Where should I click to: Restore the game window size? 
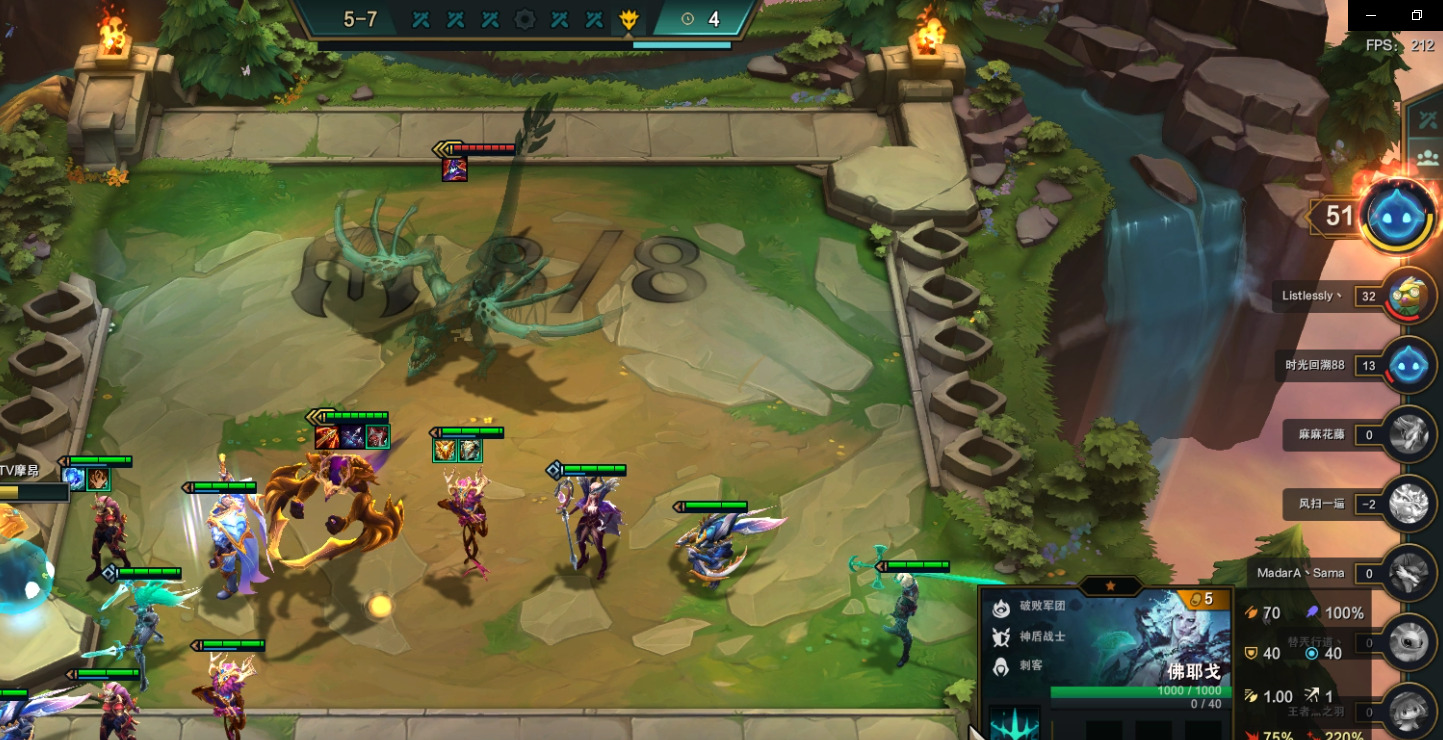pyautogui.click(x=1417, y=16)
